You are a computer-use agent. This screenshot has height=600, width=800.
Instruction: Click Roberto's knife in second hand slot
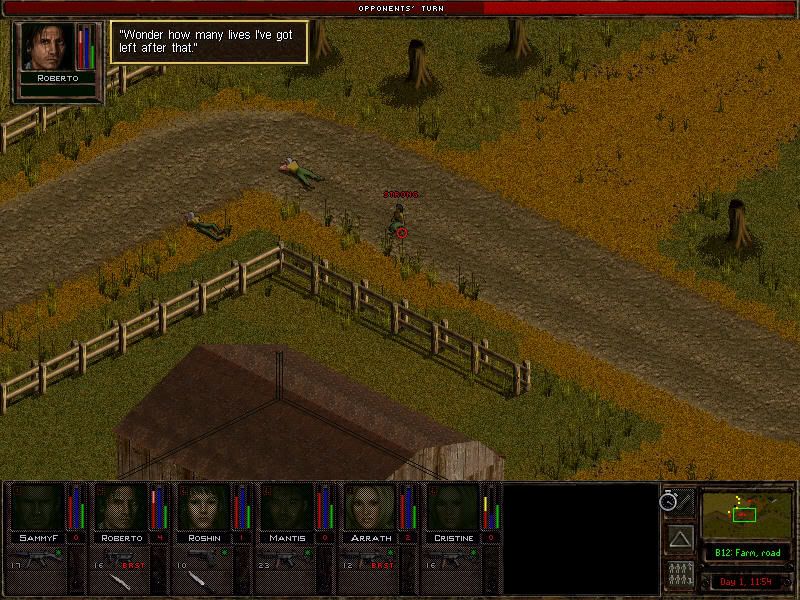click(x=119, y=579)
